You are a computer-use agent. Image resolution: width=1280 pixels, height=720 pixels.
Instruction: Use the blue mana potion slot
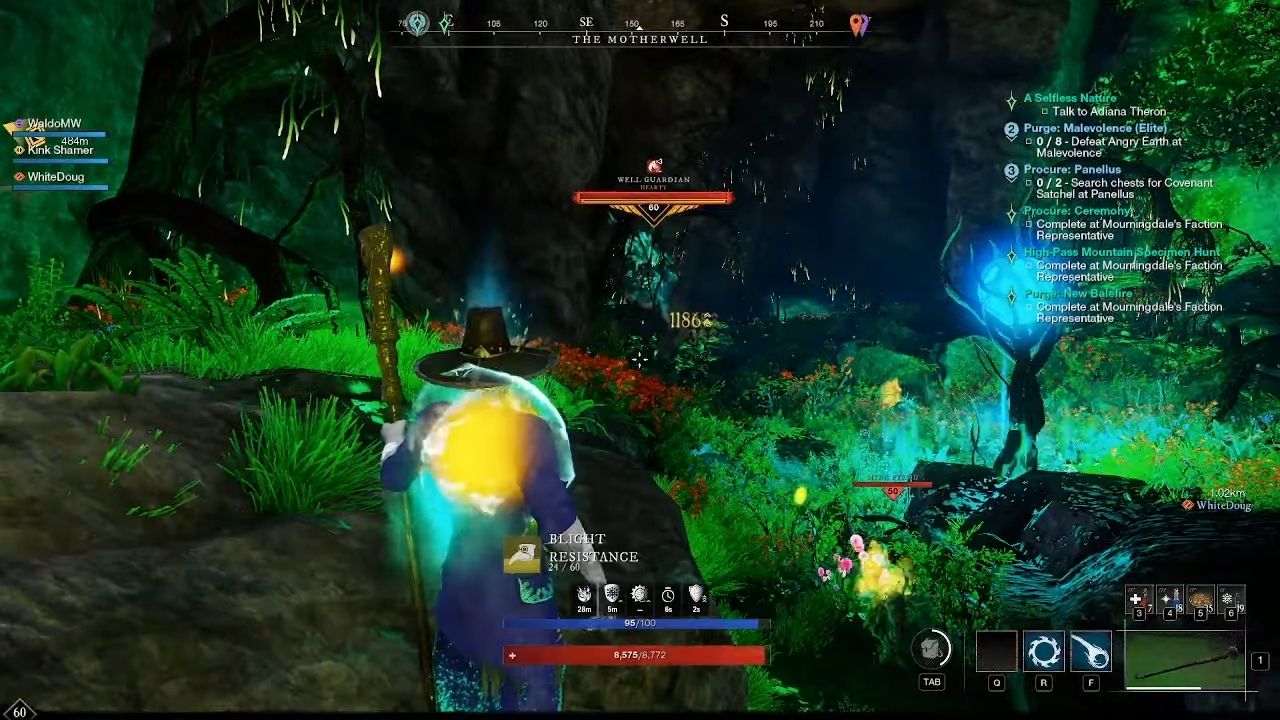(x=1169, y=599)
